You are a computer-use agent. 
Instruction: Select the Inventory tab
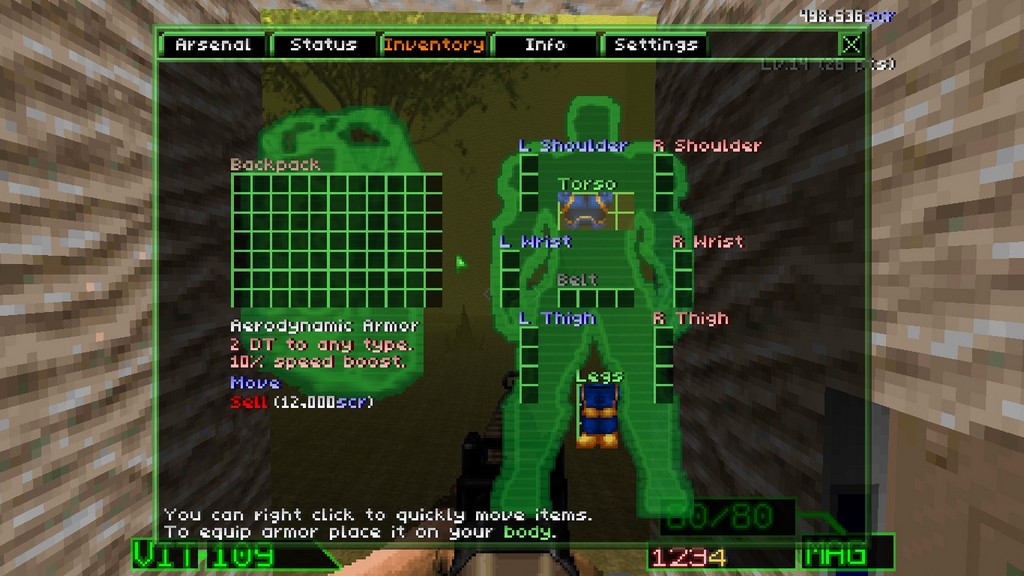(434, 45)
